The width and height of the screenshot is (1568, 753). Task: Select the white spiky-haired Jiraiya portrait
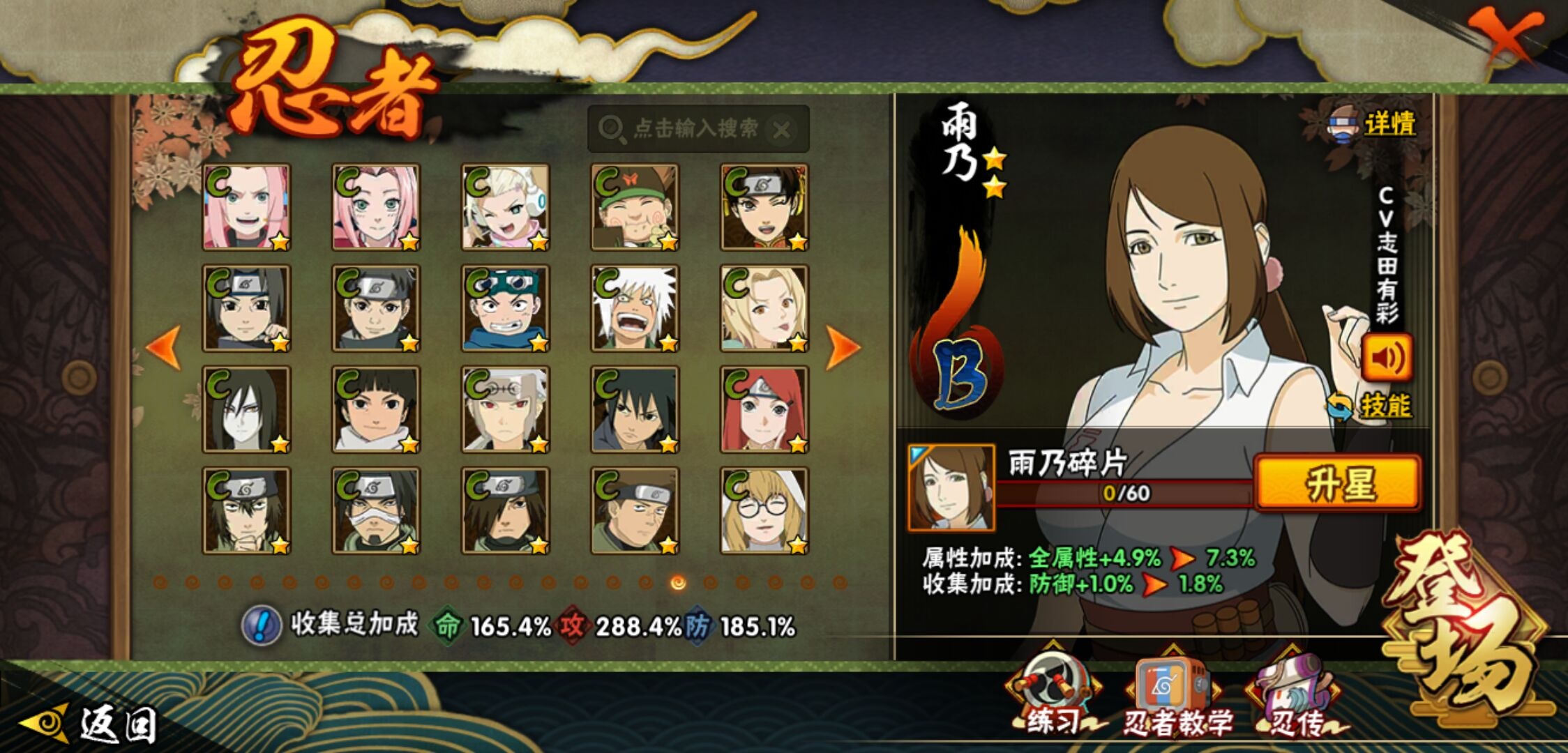click(634, 308)
